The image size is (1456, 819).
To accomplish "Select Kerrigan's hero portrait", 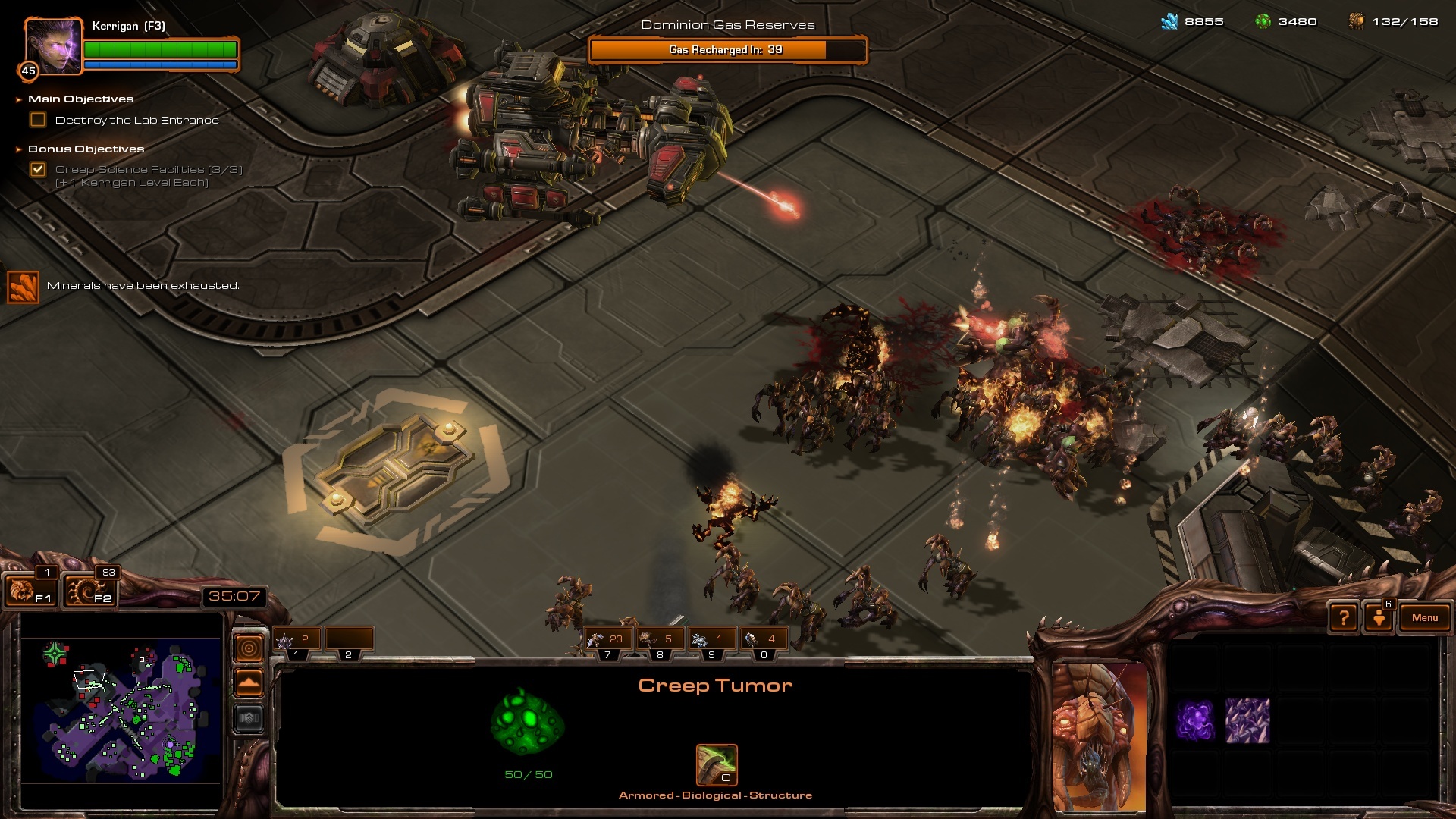I will pos(53,47).
